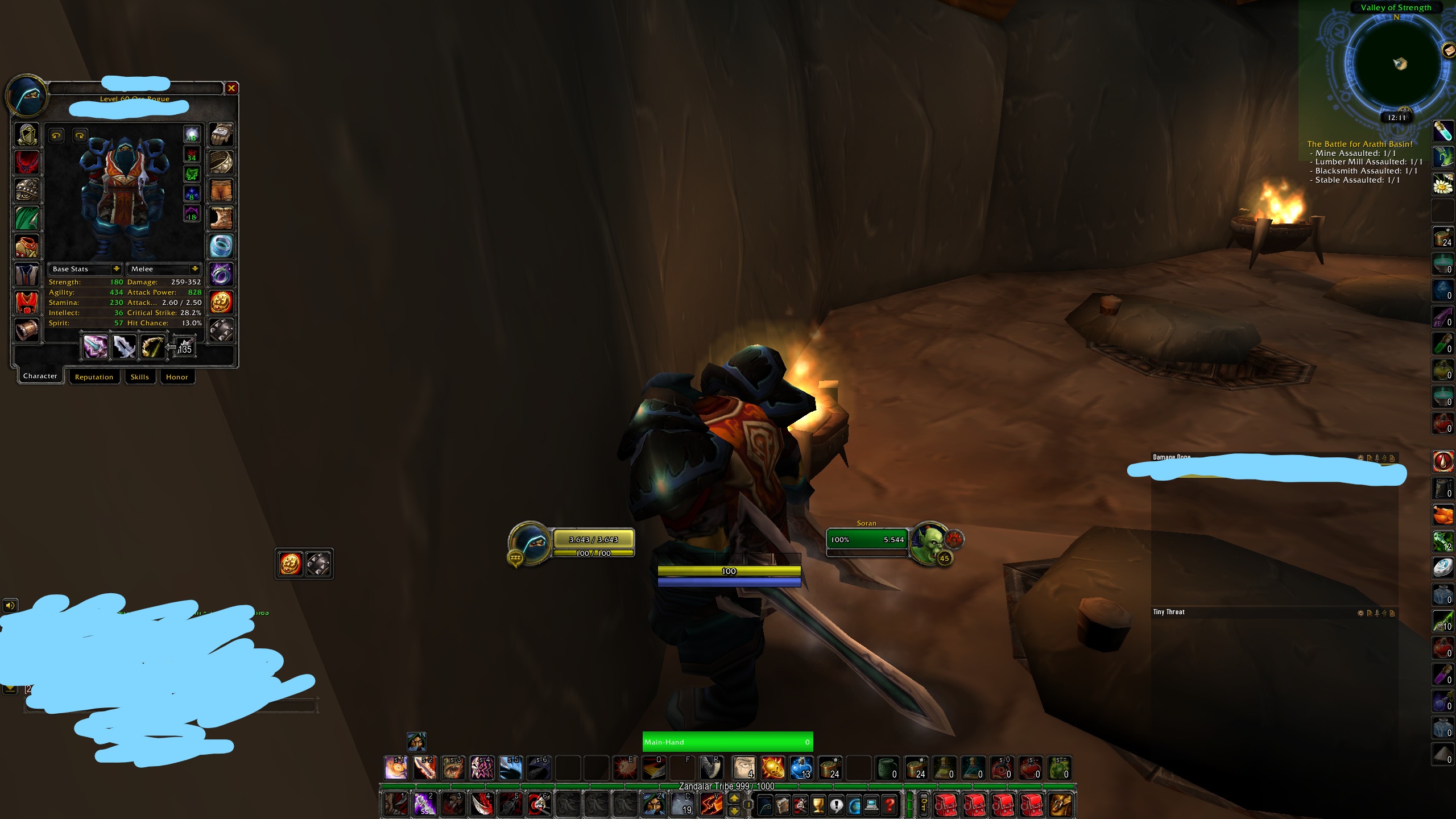Click the red question mark help icon
The image size is (1456, 819).
(890, 805)
